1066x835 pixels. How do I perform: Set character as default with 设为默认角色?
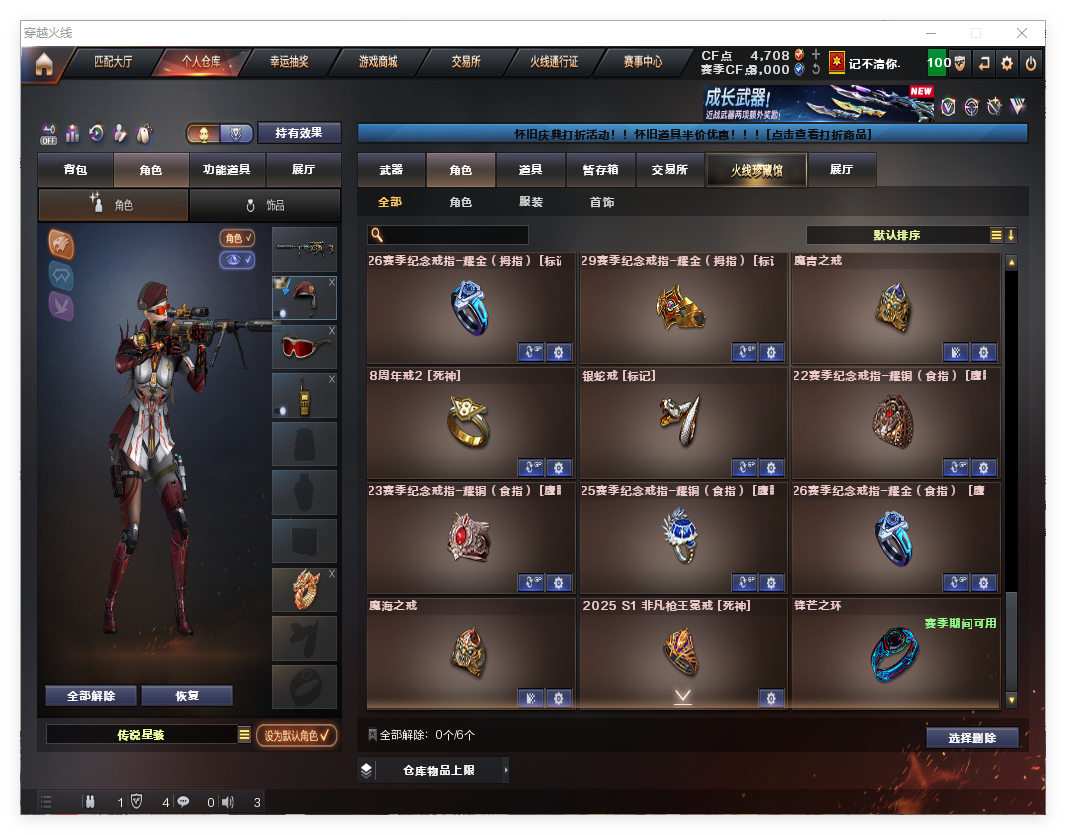[x=296, y=736]
